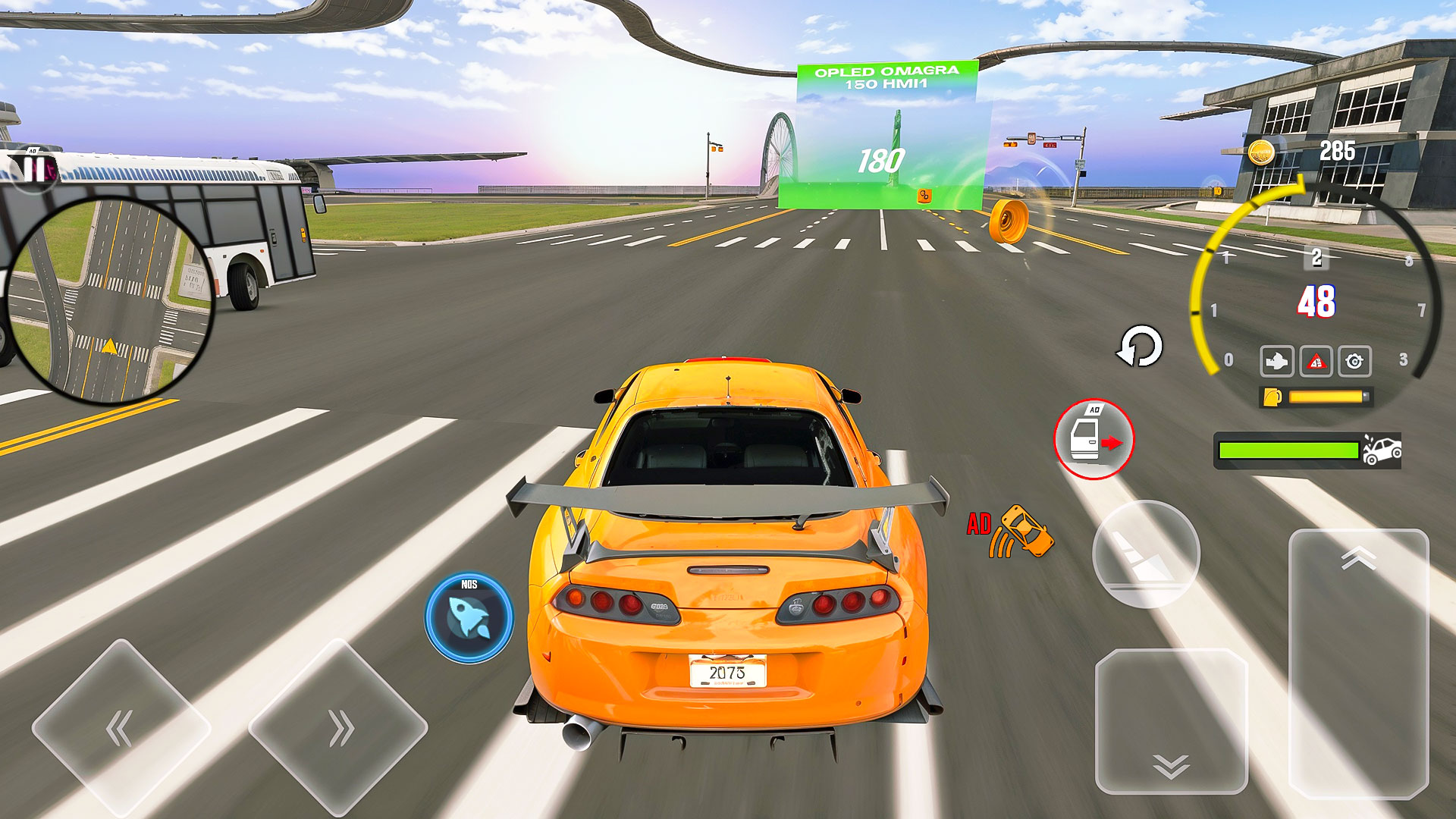Tap the horn icon beside the tachometer

click(x=1278, y=362)
